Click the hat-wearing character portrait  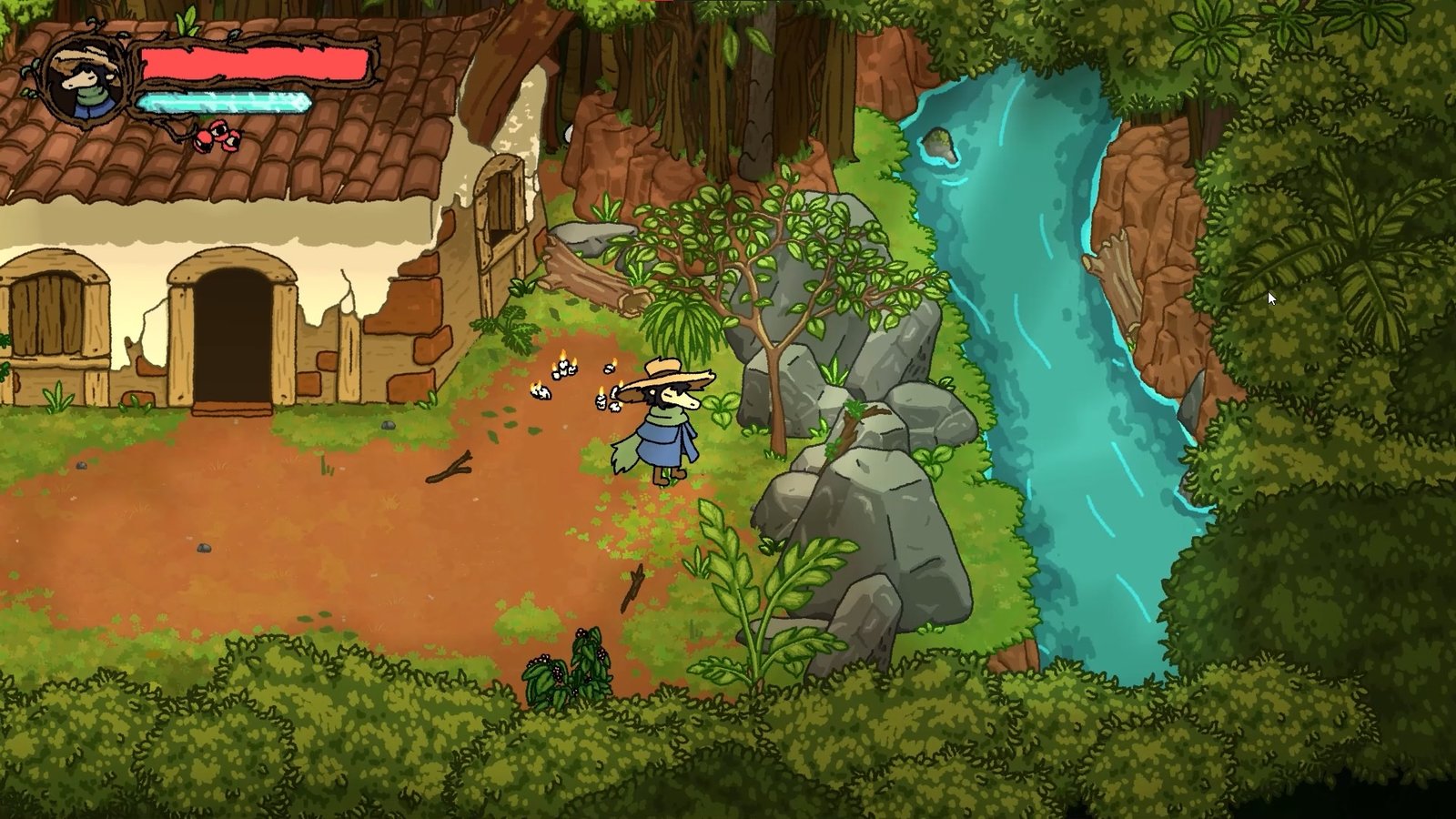pos(85,80)
